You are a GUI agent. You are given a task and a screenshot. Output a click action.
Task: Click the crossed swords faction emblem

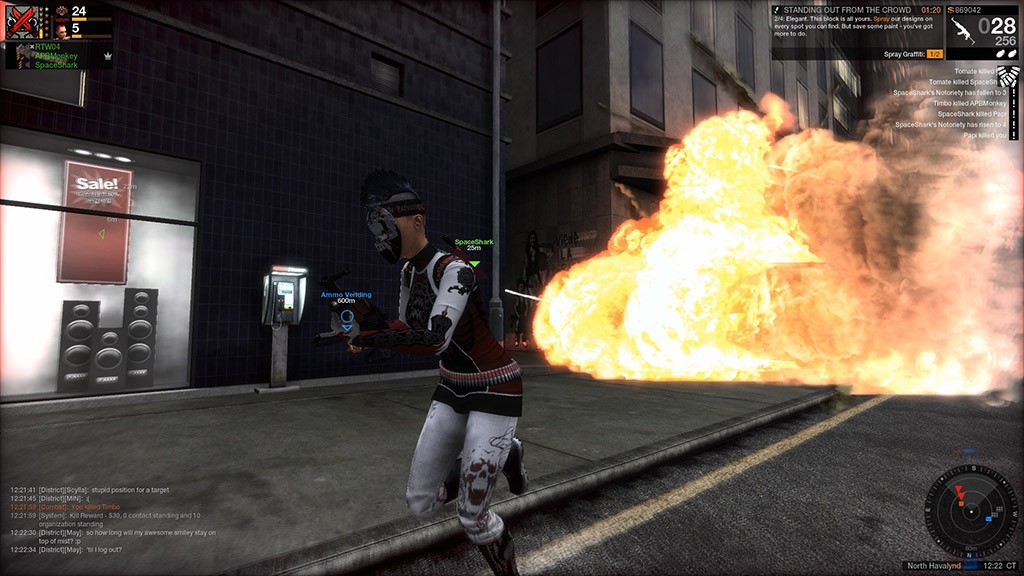pos(22,22)
